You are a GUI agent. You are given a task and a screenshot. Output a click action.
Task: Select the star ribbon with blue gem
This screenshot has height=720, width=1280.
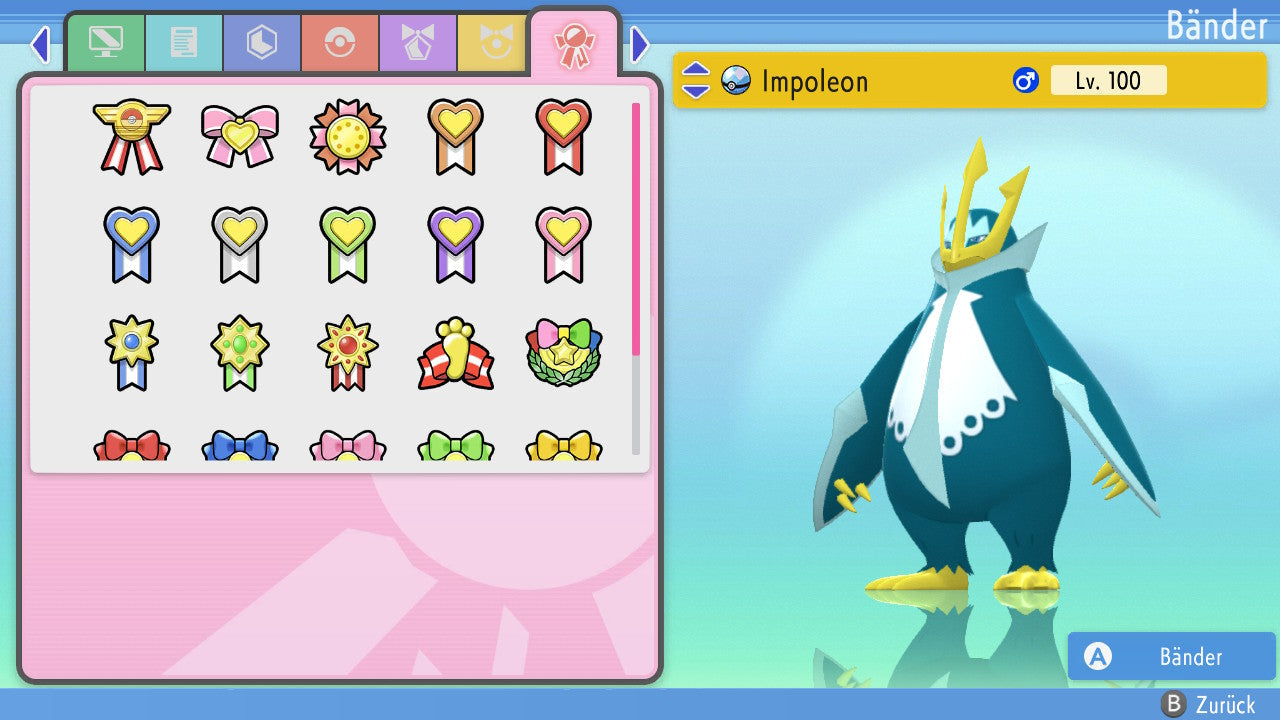coord(132,352)
